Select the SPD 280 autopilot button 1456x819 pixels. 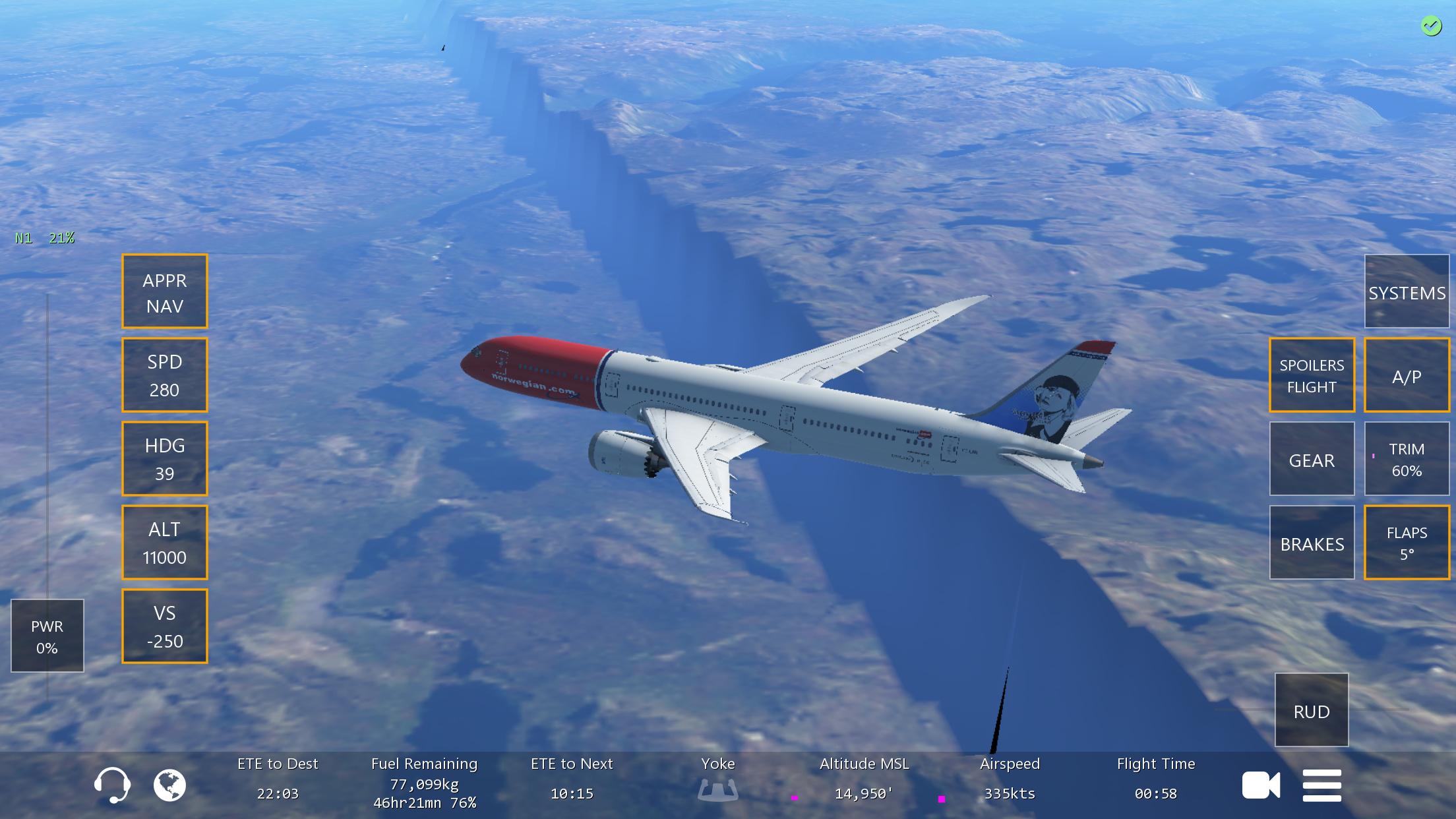point(165,375)
